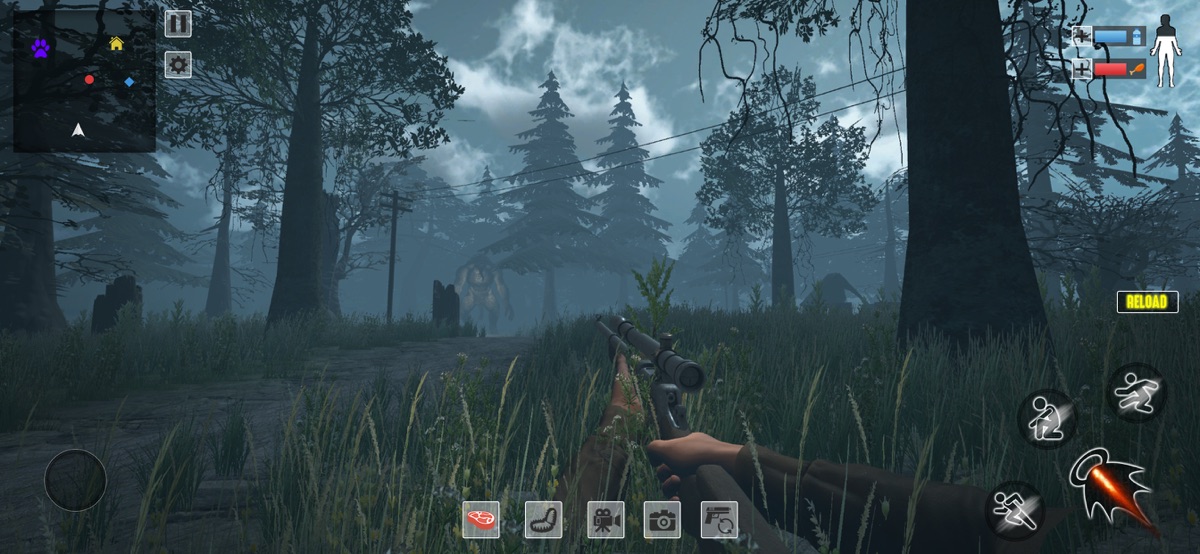
Task: Tap the RELOAD button
Action: click(x=1147, y=302)
